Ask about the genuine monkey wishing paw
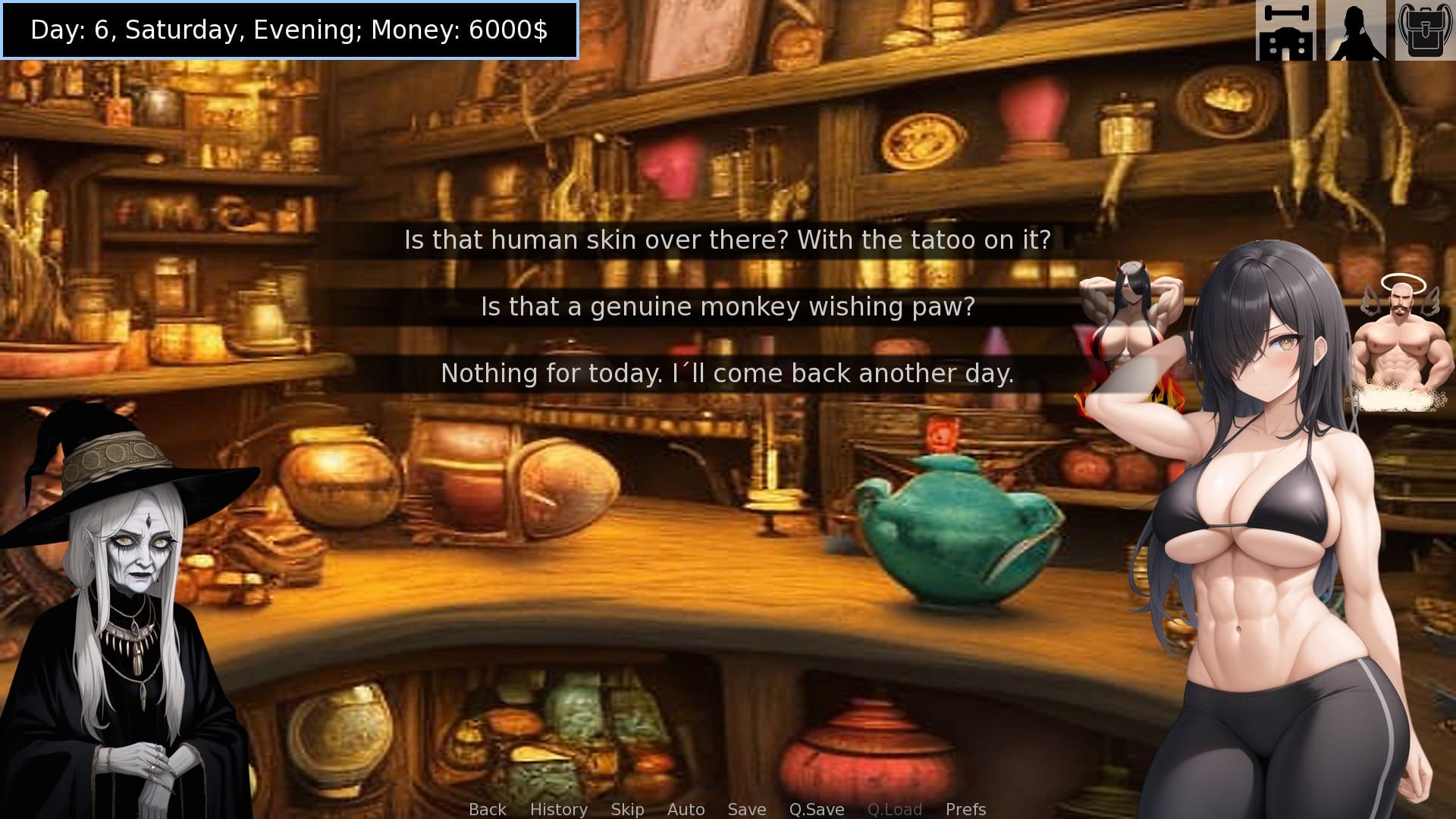The height and width of the screenshot is (819, 1456). [x=727, y=306]
